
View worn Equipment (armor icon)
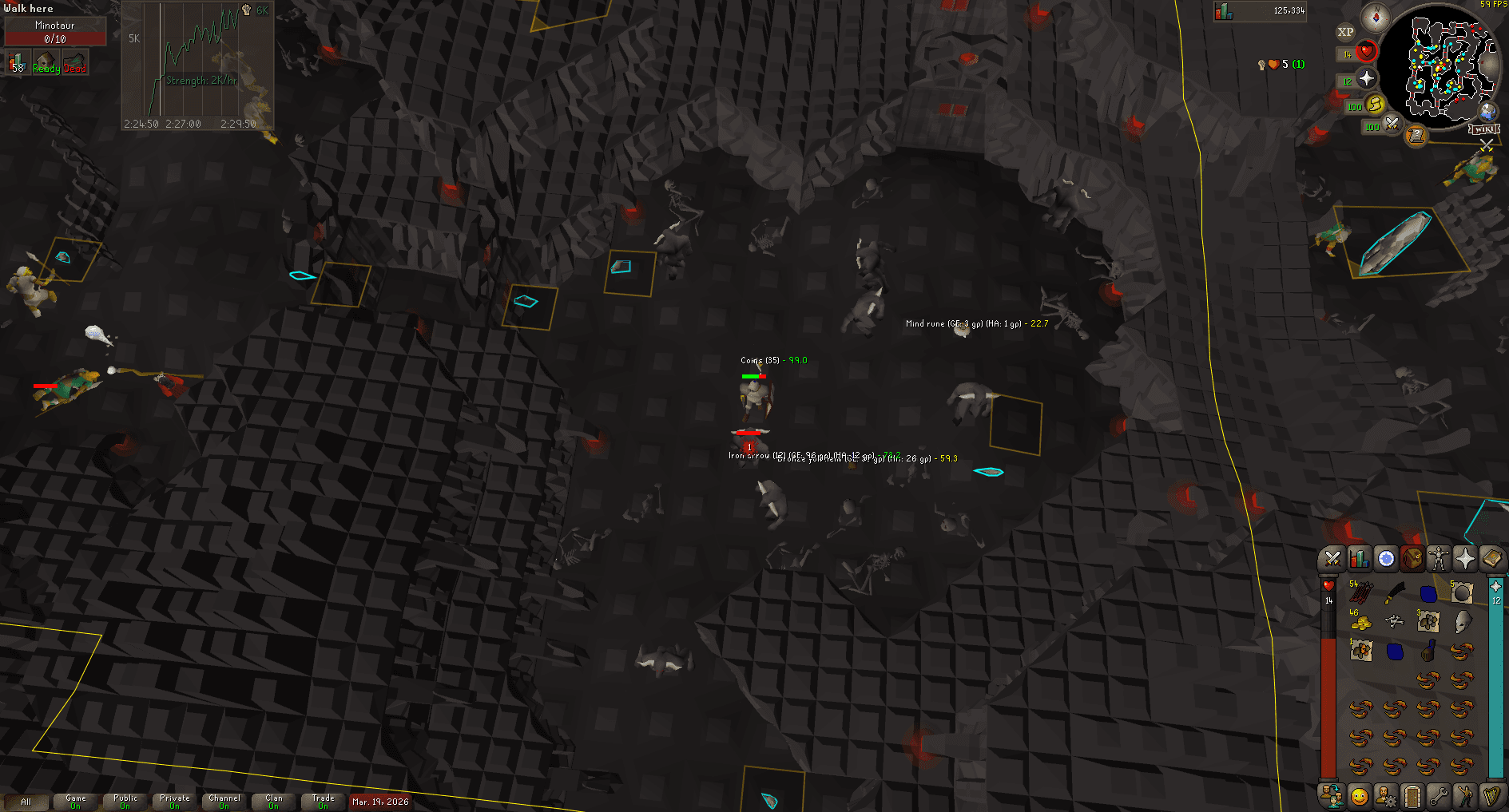click(1440, 559)
